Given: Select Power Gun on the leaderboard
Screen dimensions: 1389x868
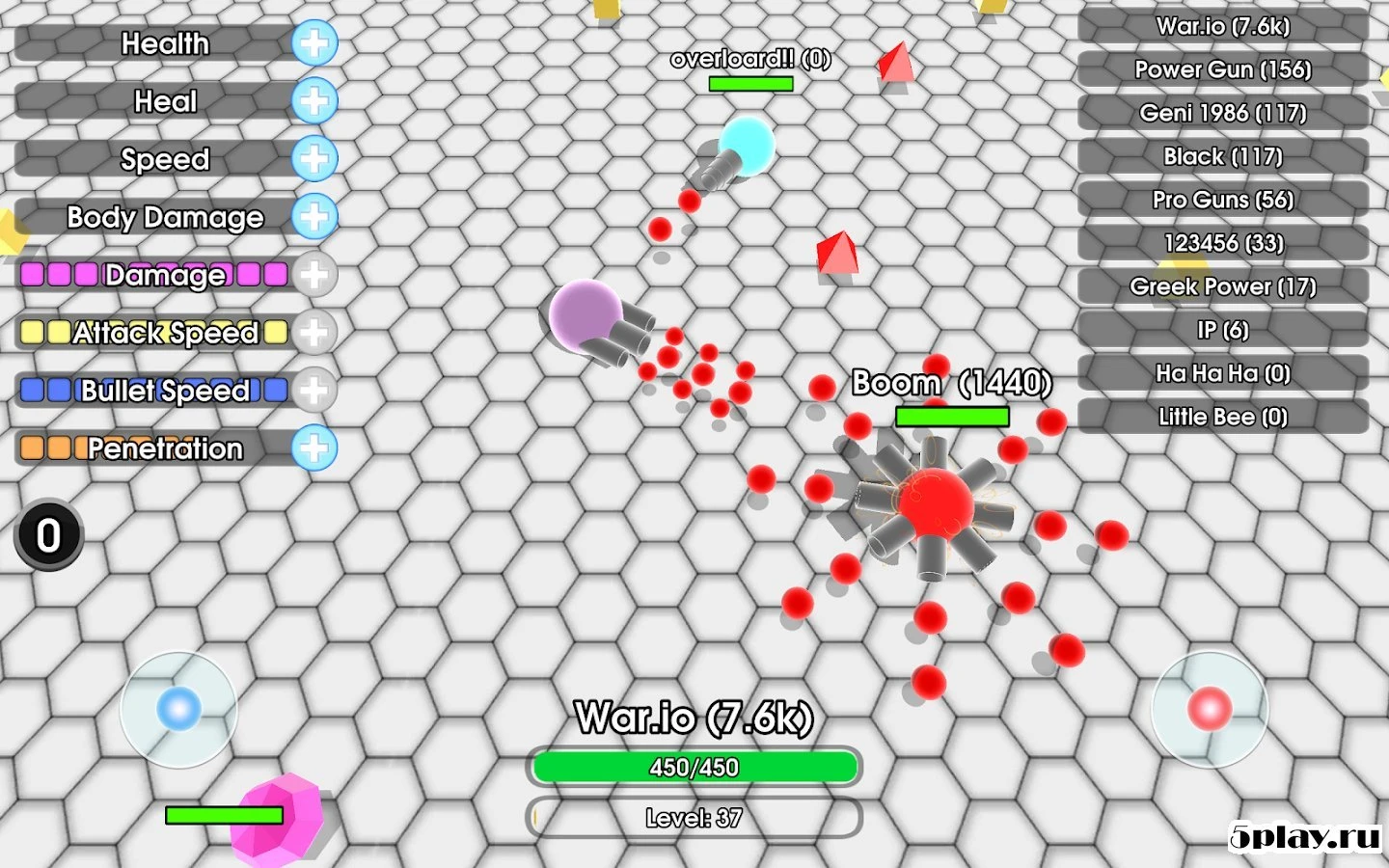Looking at the screenshot, I should pyautogui.click(x=1223, y=69).
